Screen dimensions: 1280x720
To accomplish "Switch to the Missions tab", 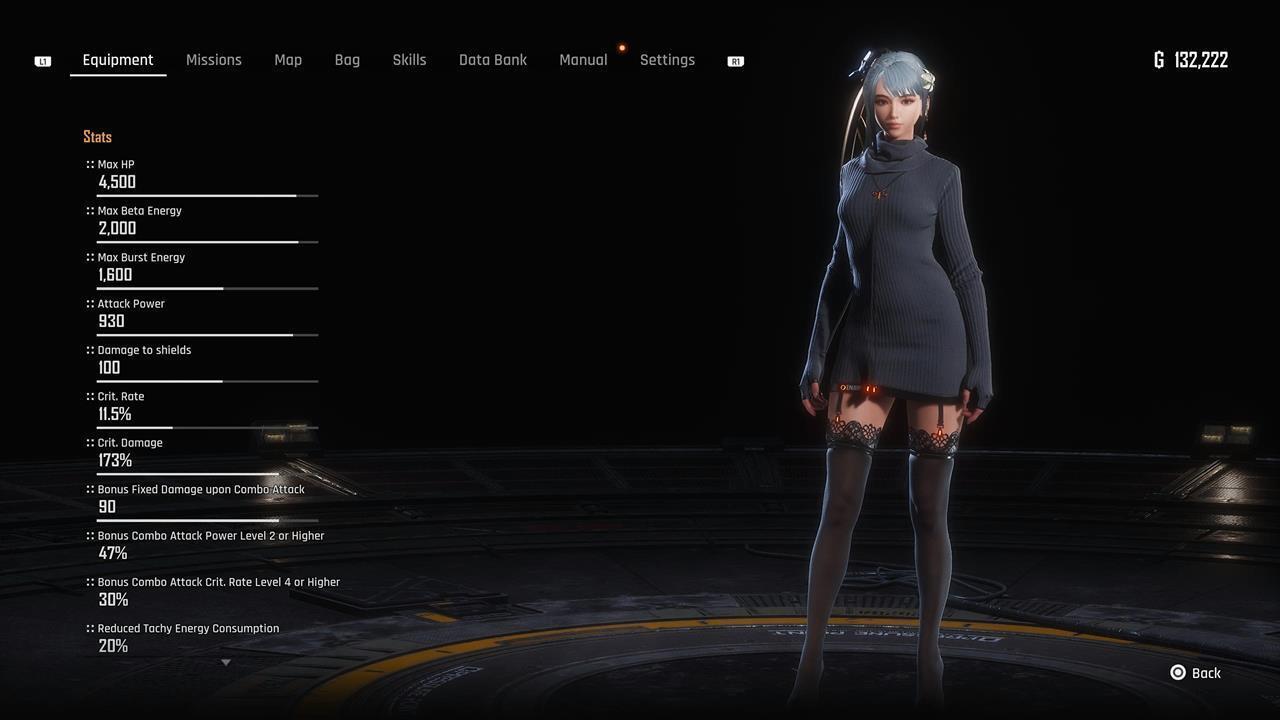I will coord(213,60).
